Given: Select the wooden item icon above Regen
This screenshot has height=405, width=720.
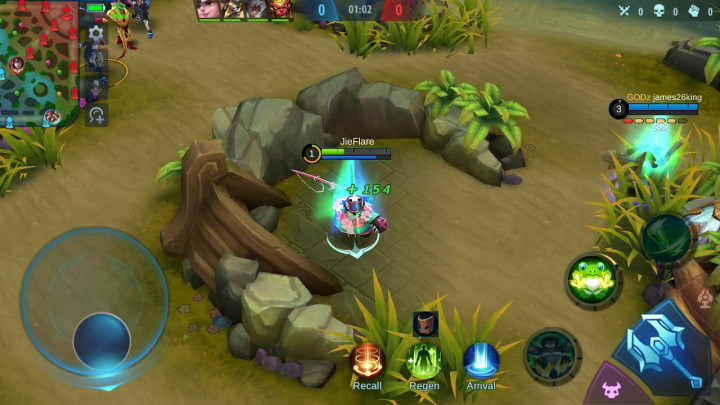Looking at the screenshot, I should pyautogui.click(x=425, y=323).
